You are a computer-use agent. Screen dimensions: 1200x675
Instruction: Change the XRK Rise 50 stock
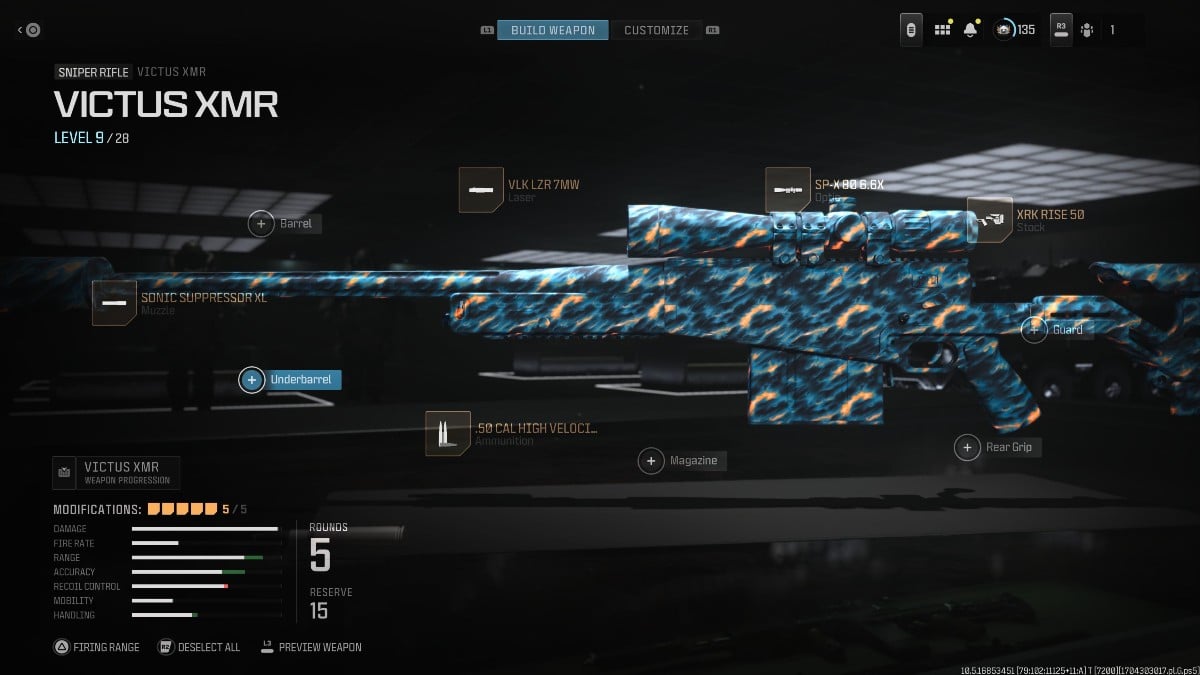pos(990,220)
